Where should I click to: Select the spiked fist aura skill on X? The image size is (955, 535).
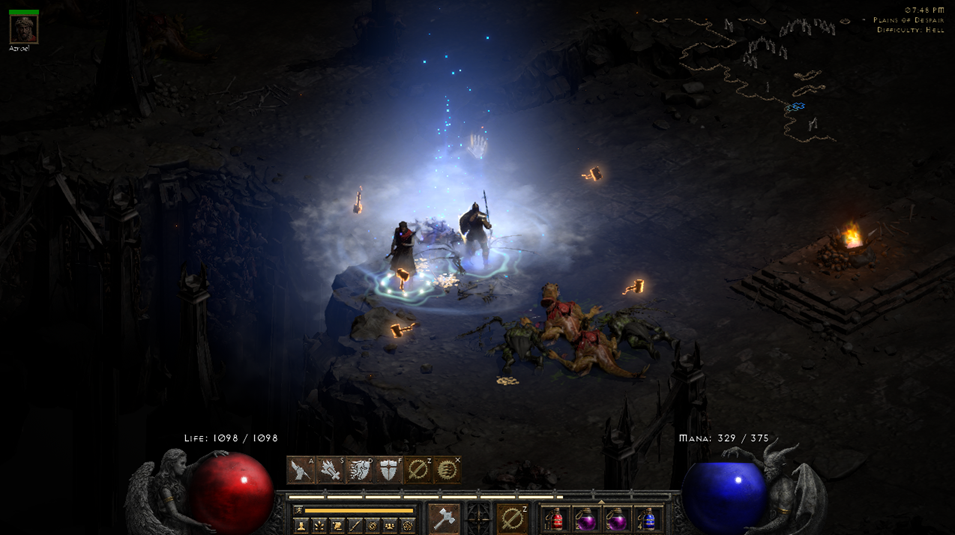(447, 470)
